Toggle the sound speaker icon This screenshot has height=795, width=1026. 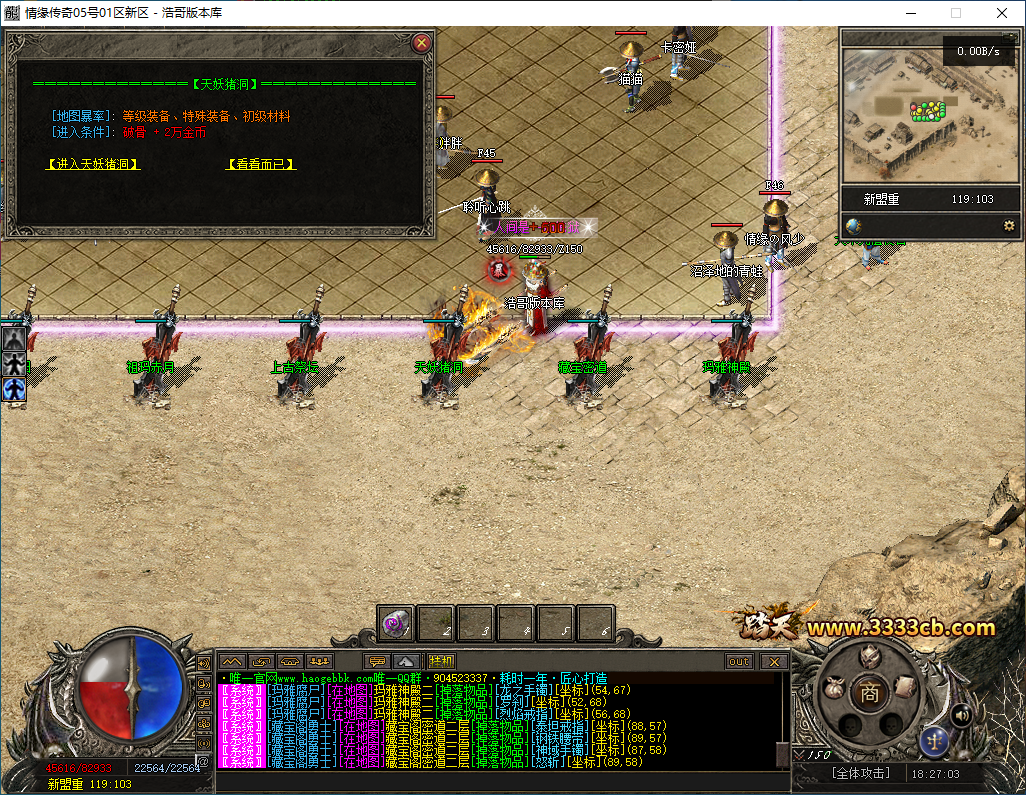(961, 714)
